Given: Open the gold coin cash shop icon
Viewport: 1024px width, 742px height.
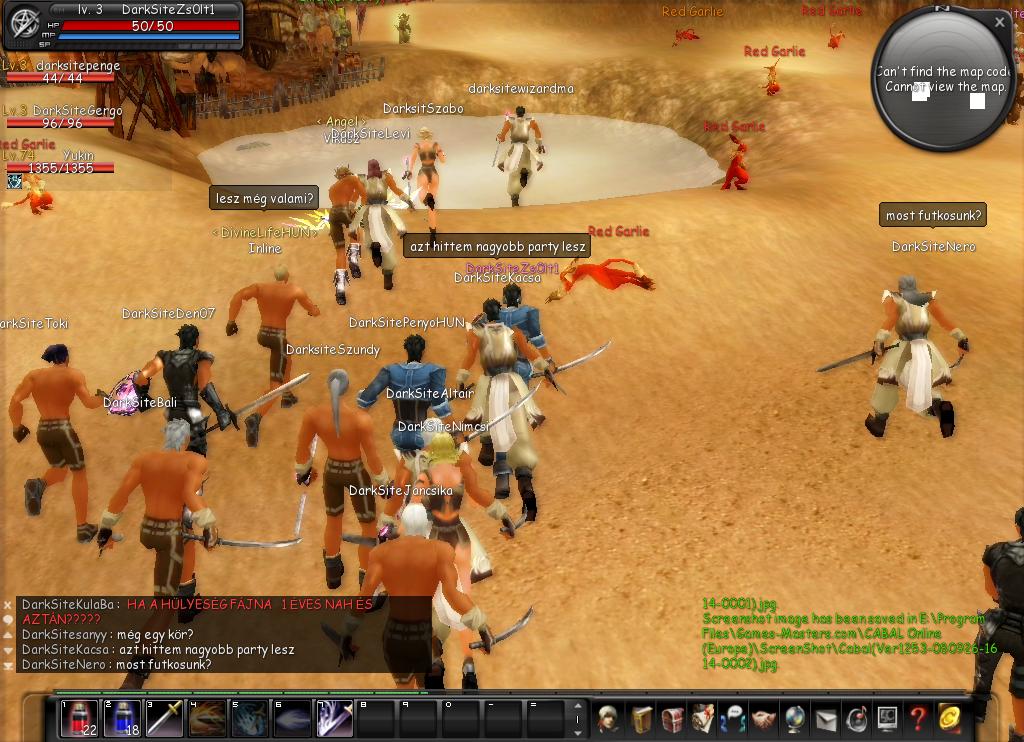Looking at the screenshot, I should [x=949, y=718].
